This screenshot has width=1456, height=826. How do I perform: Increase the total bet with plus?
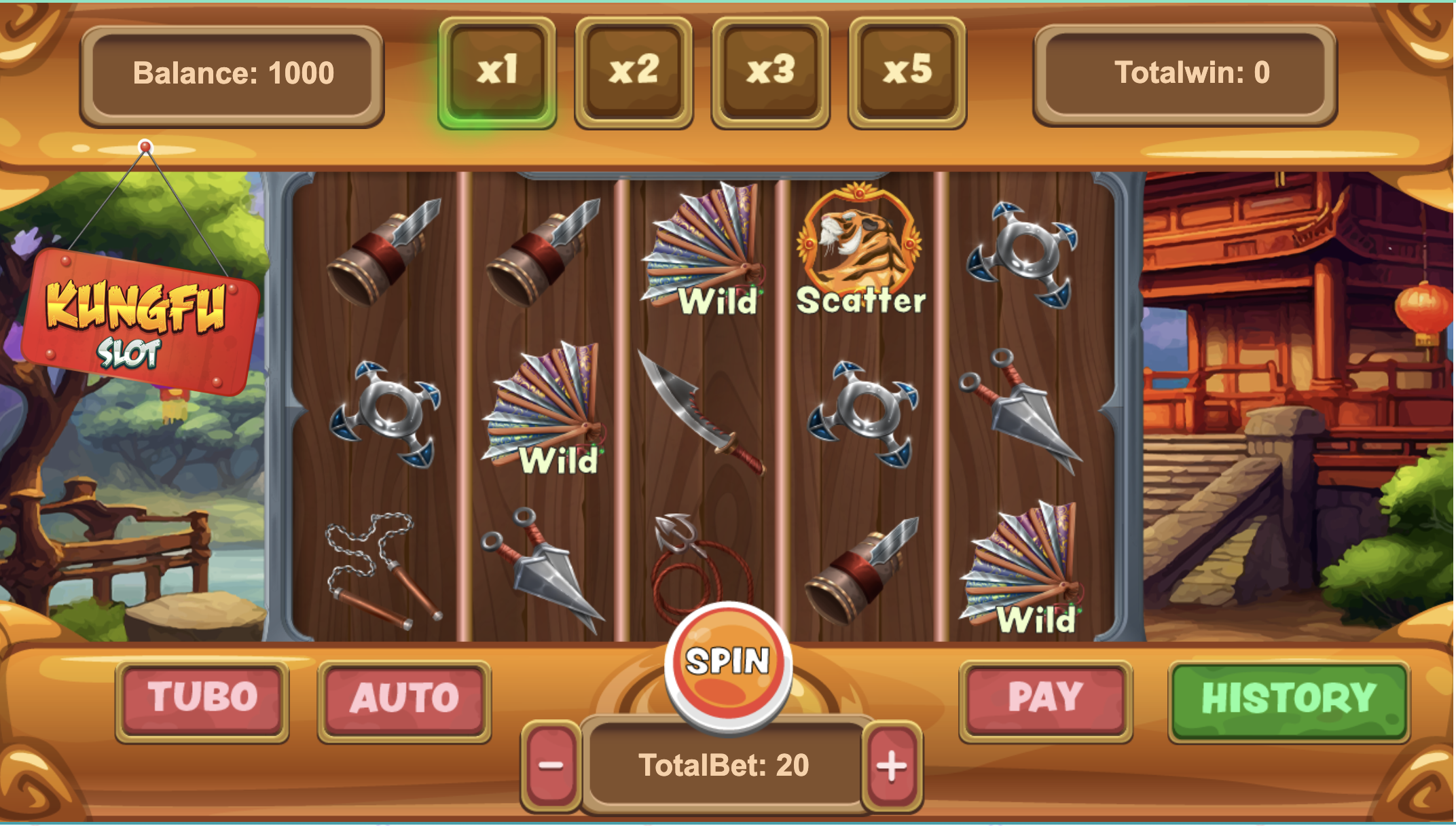[892, 766]
